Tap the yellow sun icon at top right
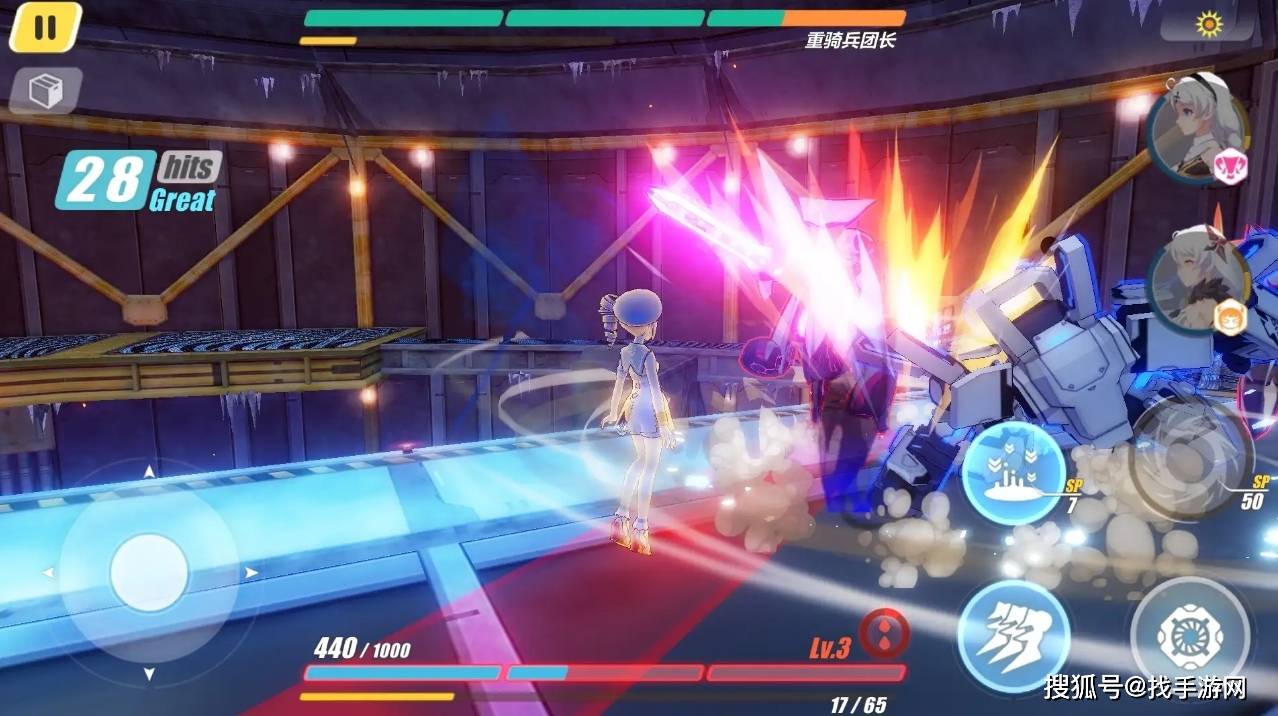 [x=1210, y=23]
